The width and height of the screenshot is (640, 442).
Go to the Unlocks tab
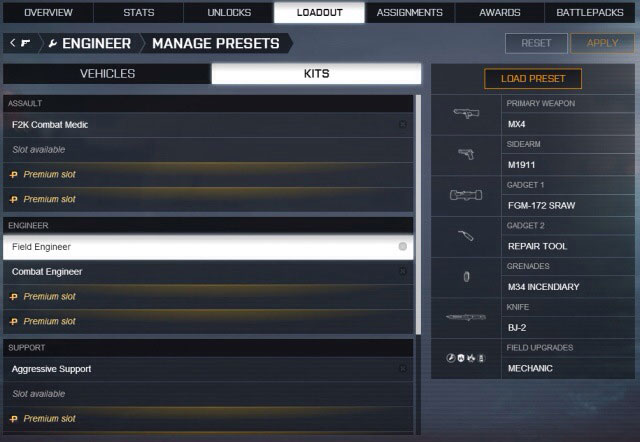tap(229, 13)
